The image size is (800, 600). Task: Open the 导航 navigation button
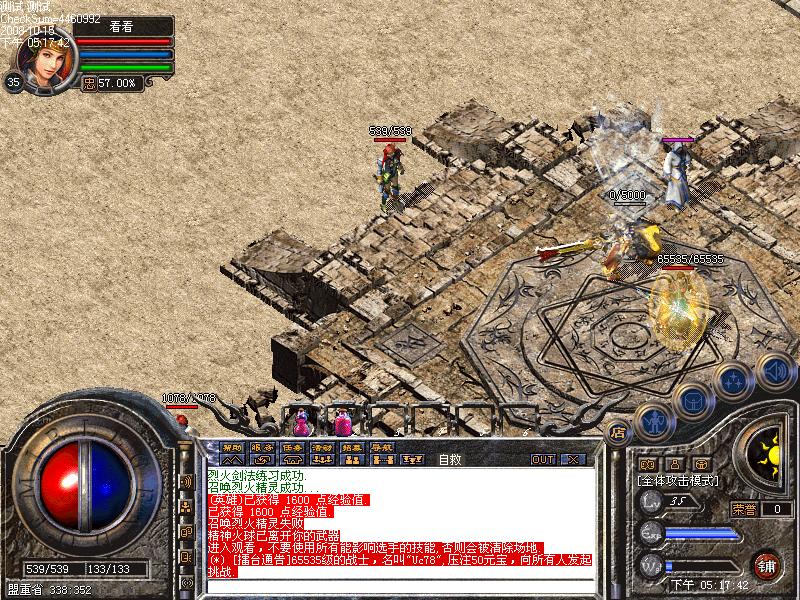tap(382, 447)
